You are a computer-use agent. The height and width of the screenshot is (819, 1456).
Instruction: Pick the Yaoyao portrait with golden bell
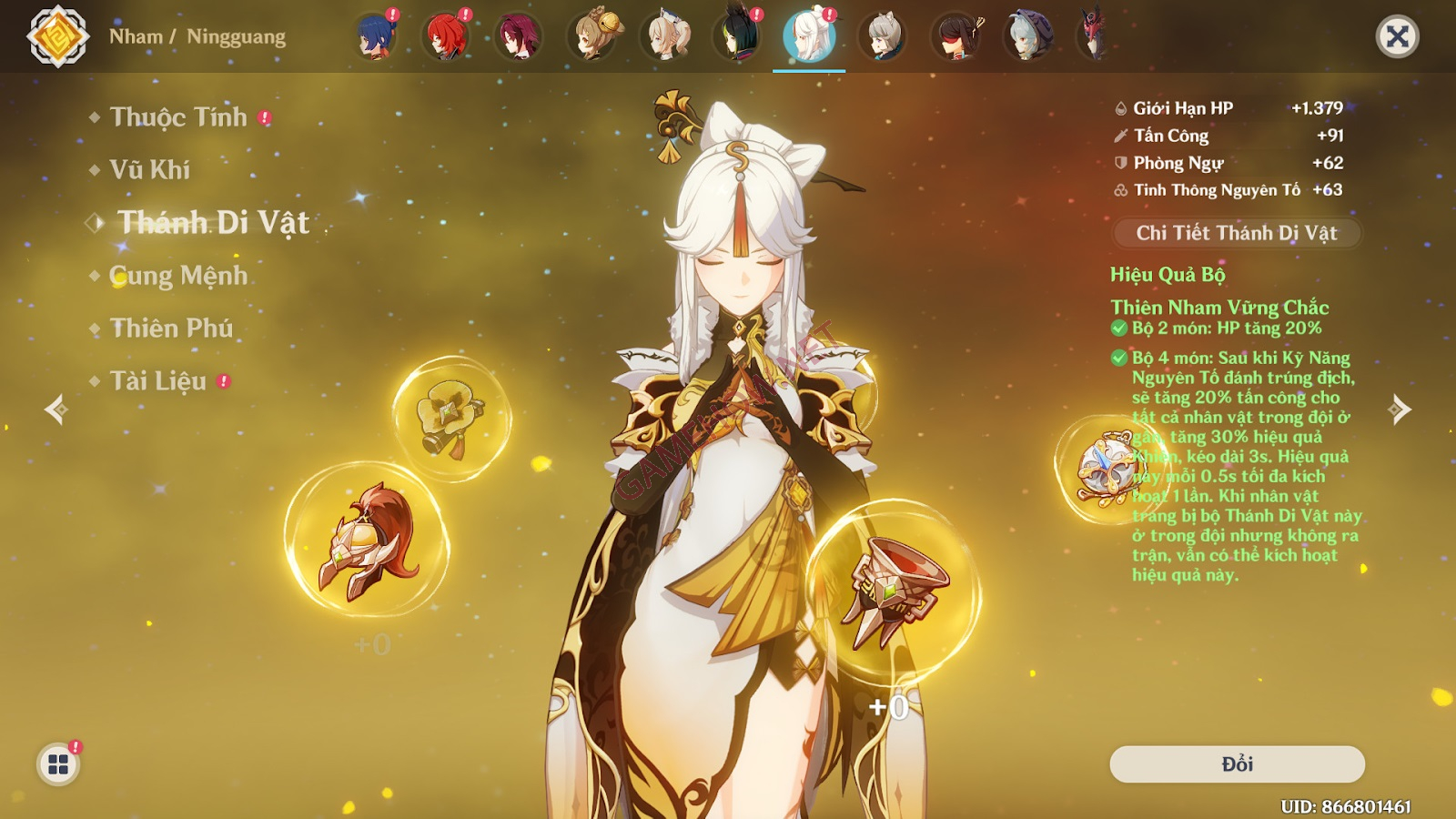click(594, 37)
